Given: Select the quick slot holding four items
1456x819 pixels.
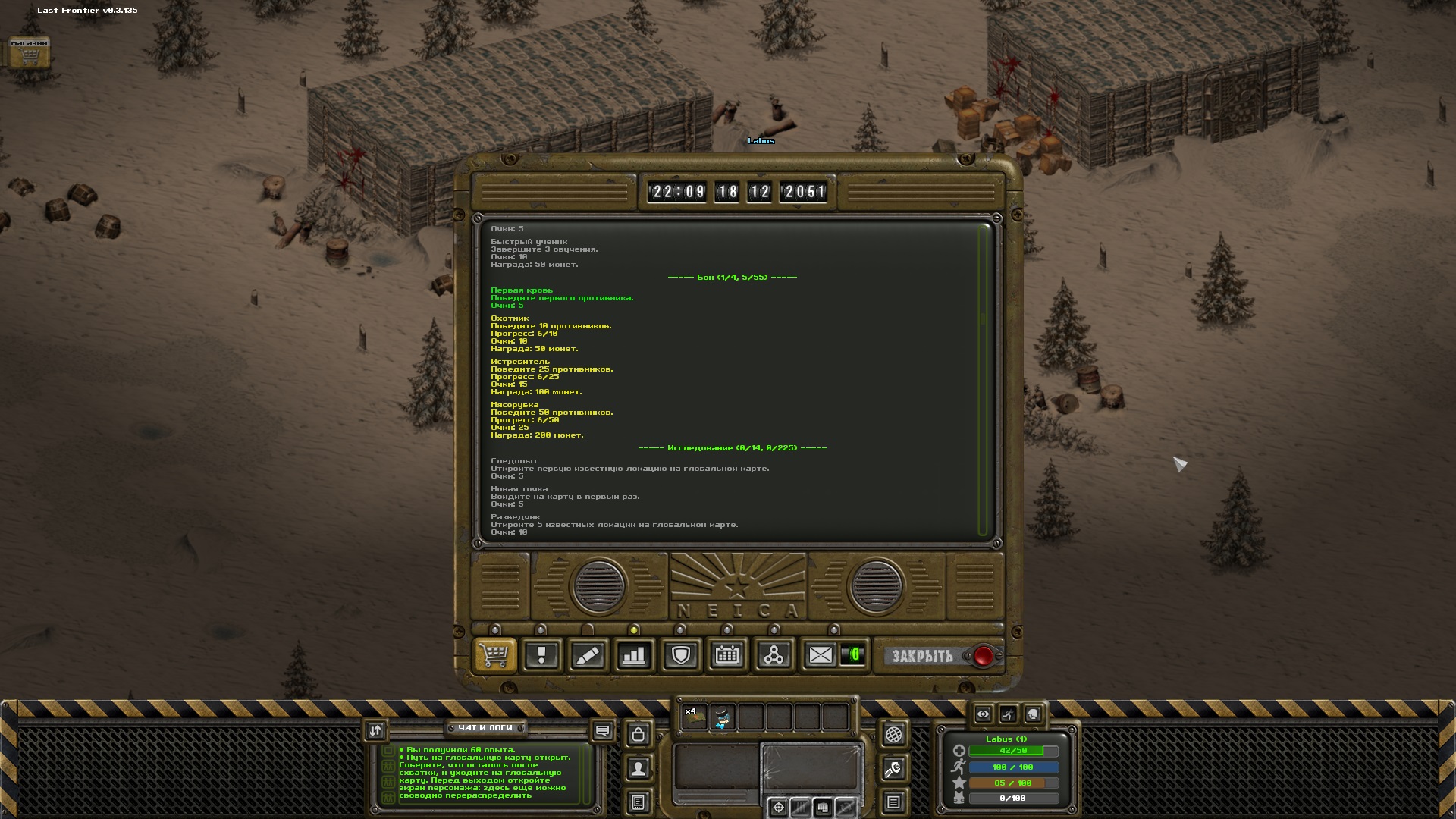Looking at the screenshot, I should (x=694, y=717).
